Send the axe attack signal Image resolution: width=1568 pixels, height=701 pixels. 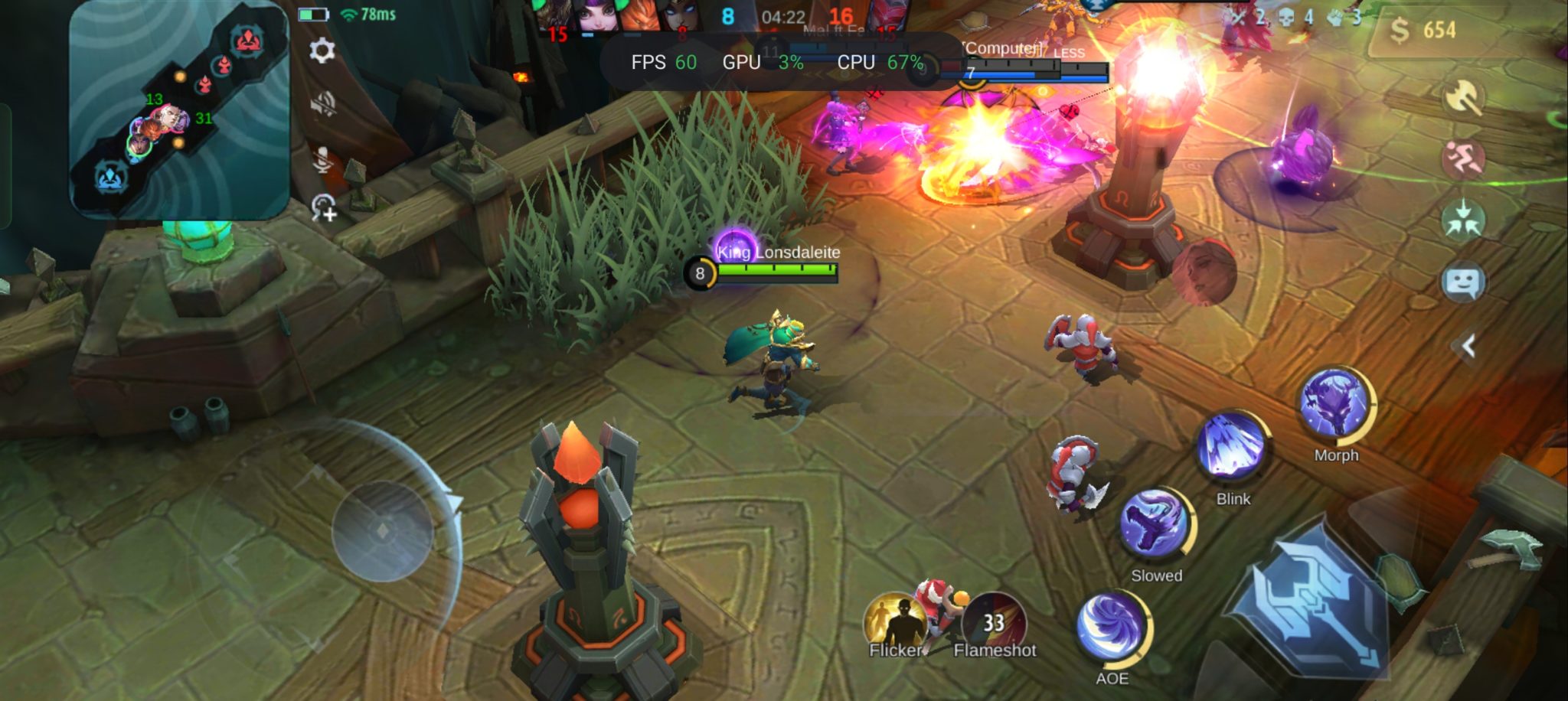click(1463, 98)
